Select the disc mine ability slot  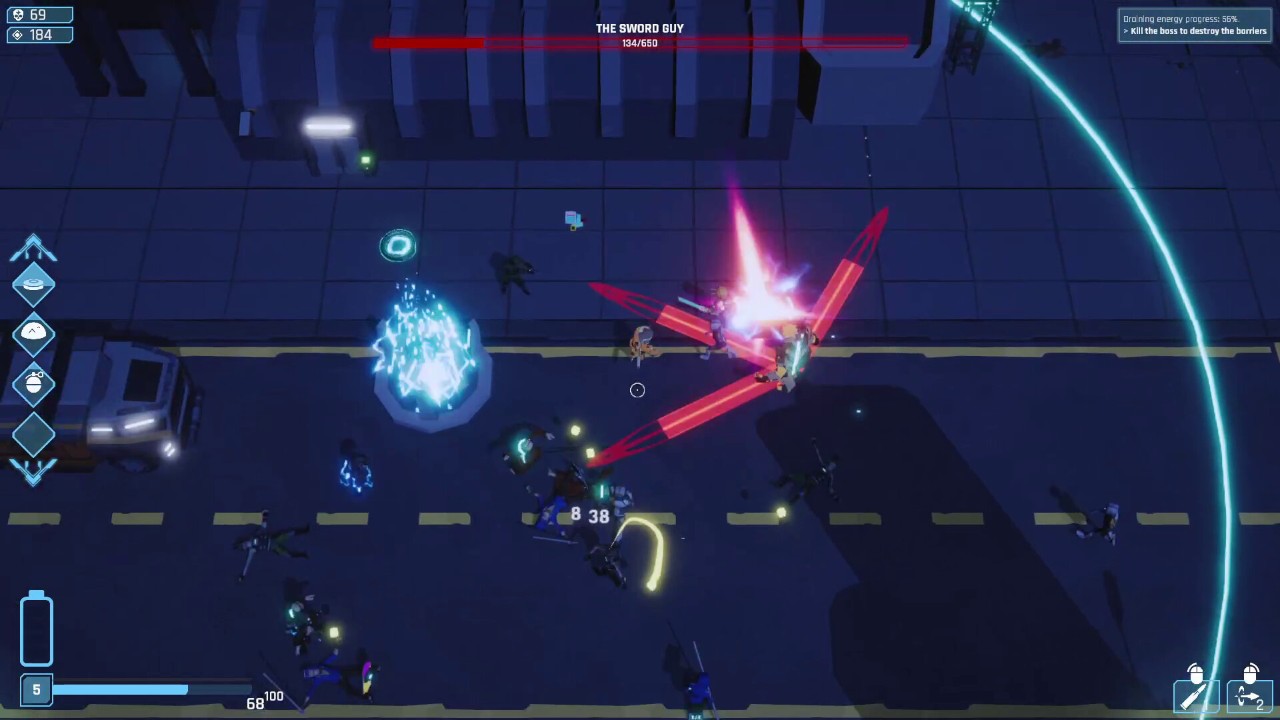click(x=33, y=285)
